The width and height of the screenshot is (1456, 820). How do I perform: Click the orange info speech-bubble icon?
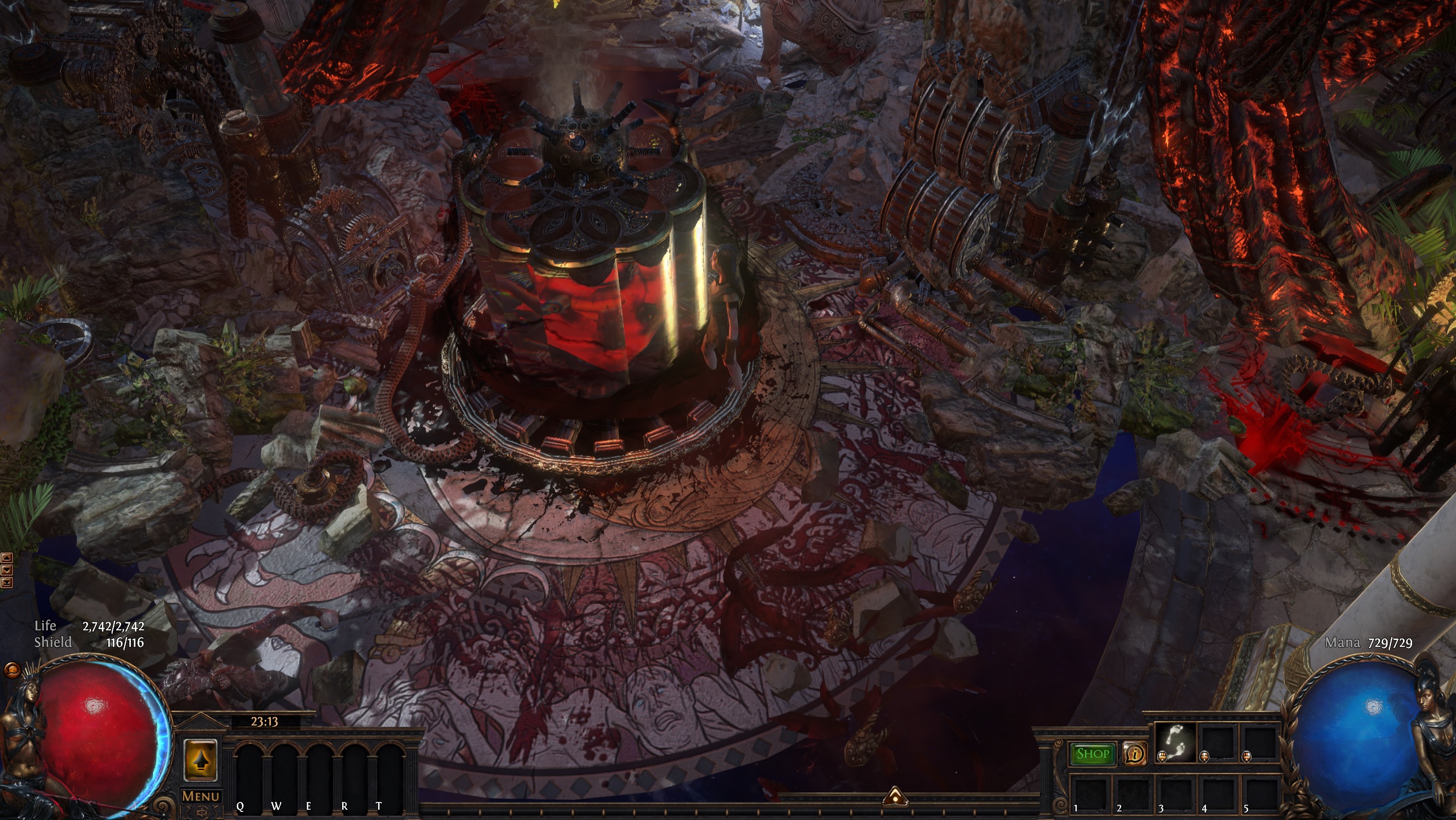click(1134, 754)
